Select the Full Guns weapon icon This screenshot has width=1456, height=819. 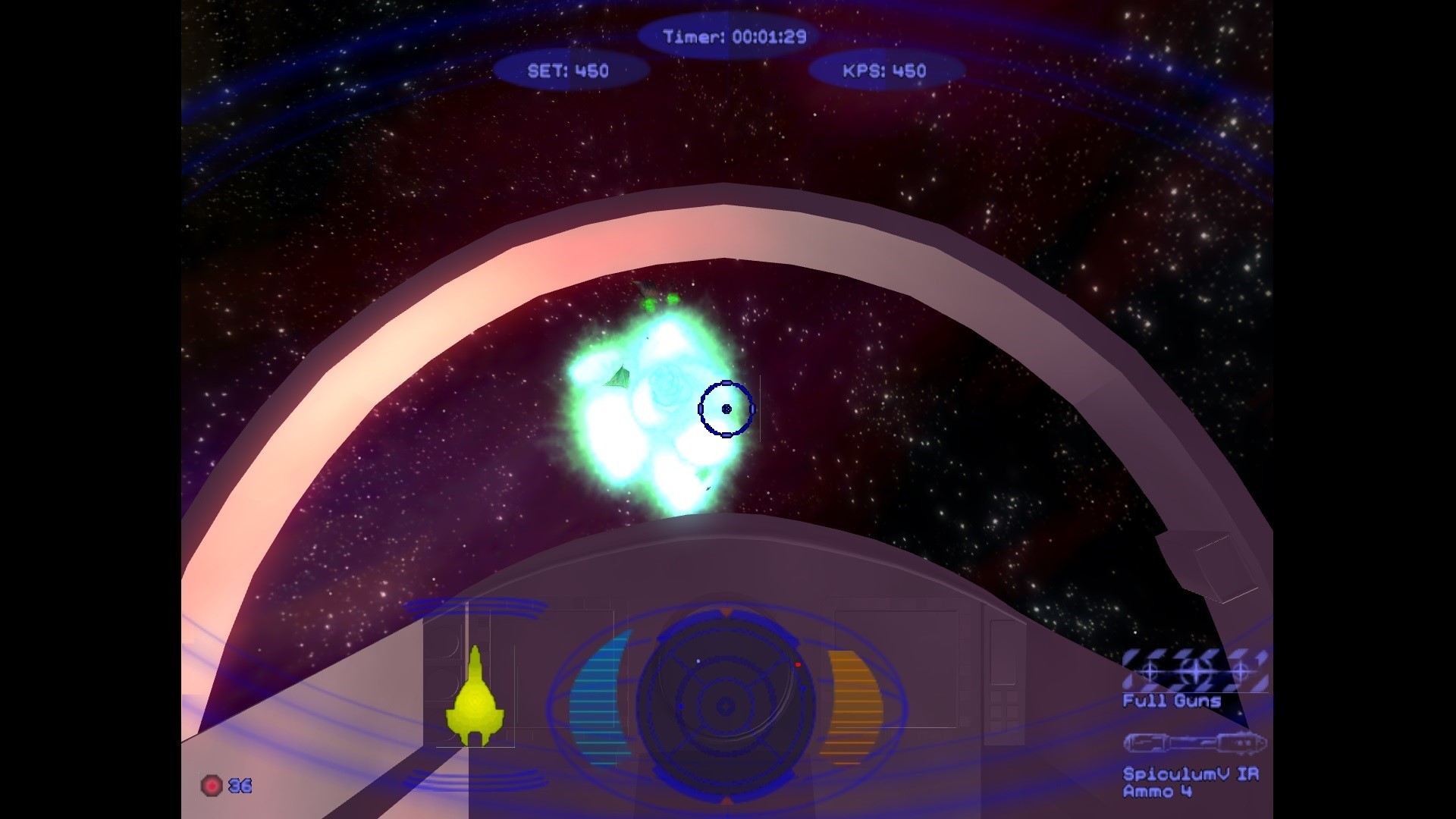(x=1194, y=670)
